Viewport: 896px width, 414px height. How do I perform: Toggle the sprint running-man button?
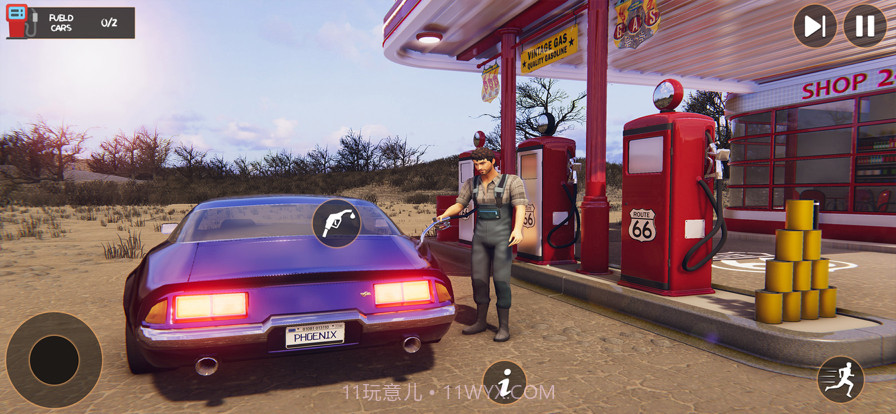[x=840, y=379]
